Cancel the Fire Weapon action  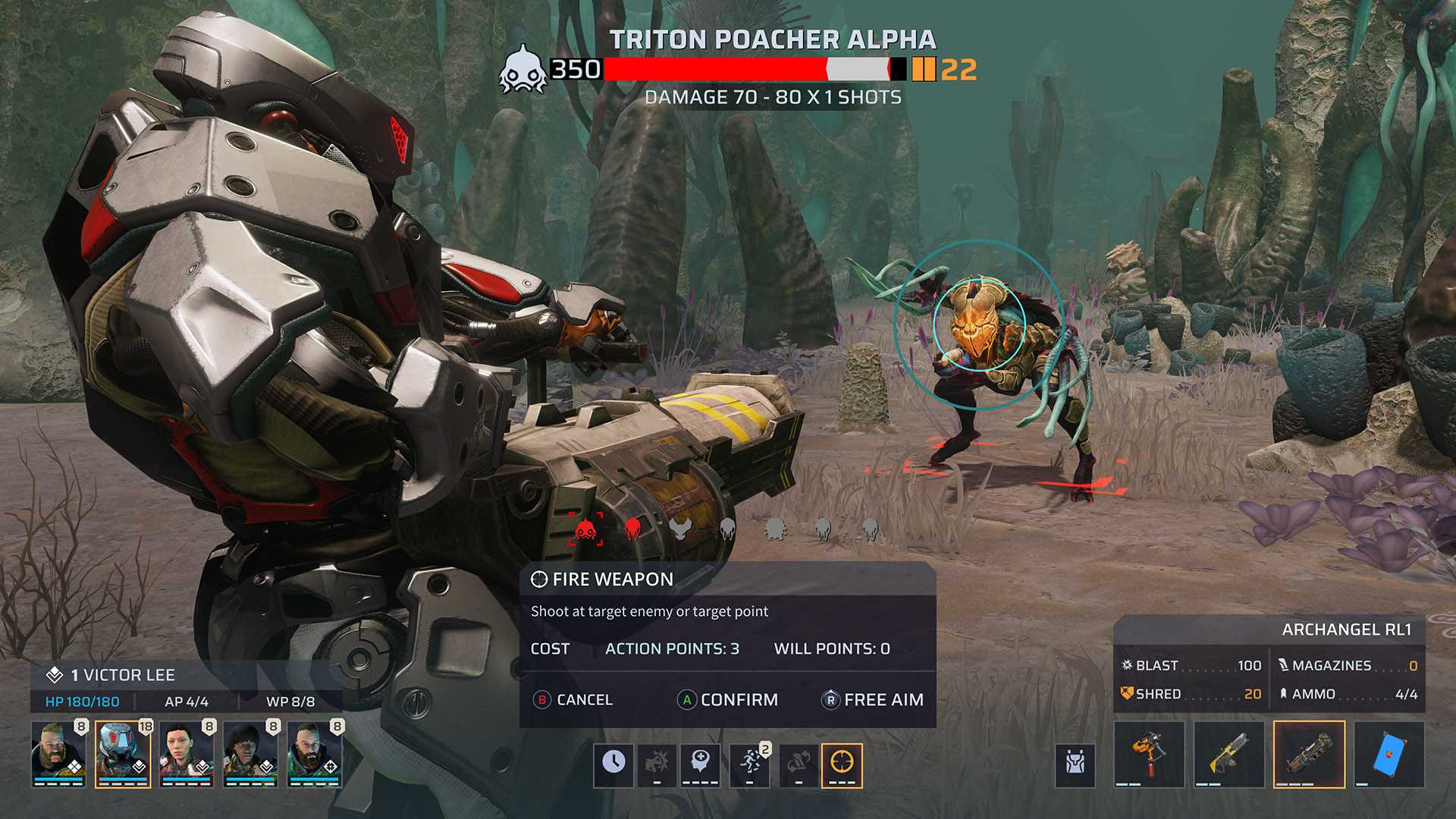[573, 700]
